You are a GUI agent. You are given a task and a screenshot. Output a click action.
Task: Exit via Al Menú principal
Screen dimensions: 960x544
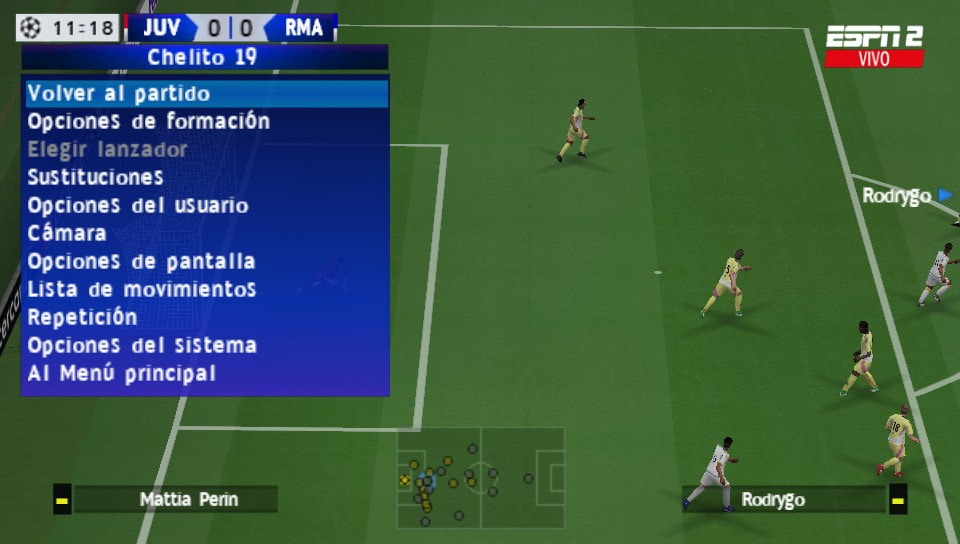coord(122,374)
